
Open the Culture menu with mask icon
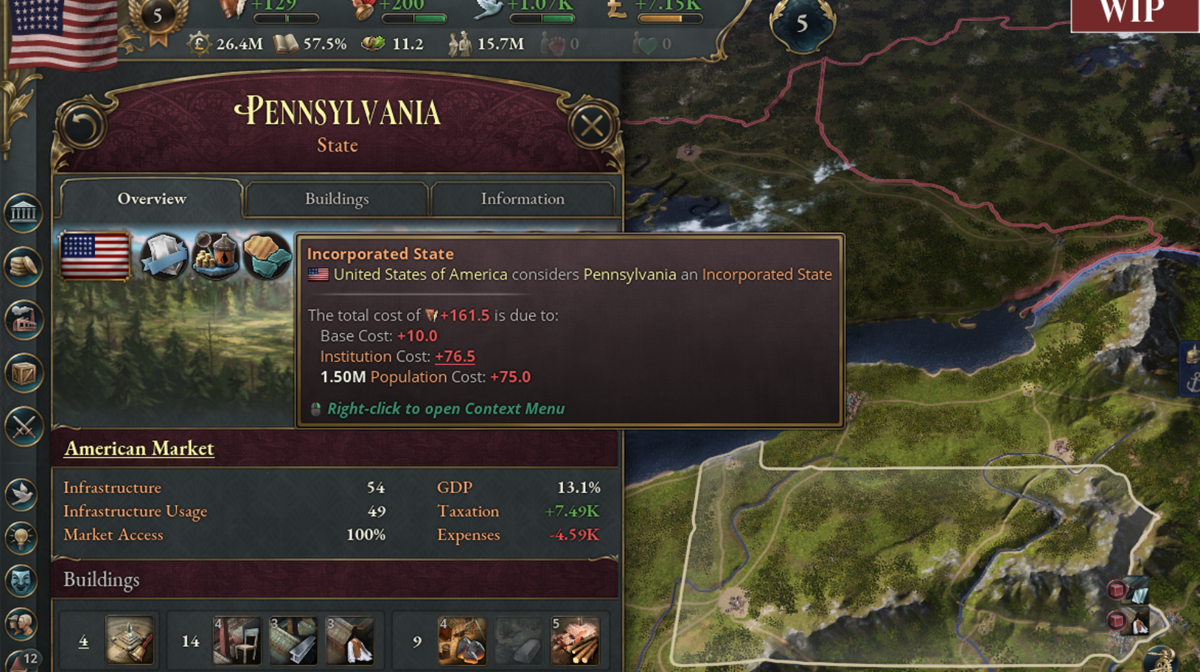pyautogui.click(x=23, y=580)
